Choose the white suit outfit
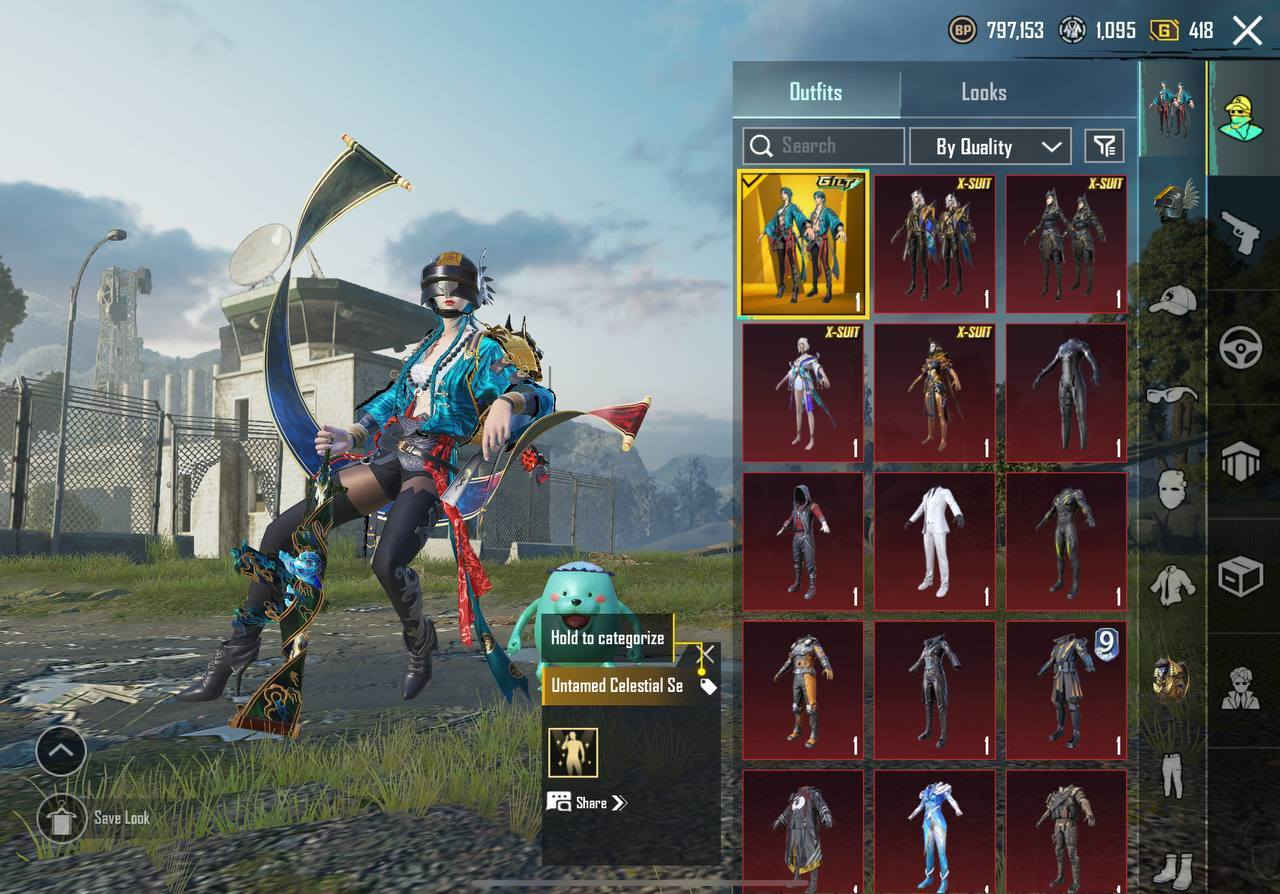The width and height of the screenshot is (1280, 894). tap(935, 541)
